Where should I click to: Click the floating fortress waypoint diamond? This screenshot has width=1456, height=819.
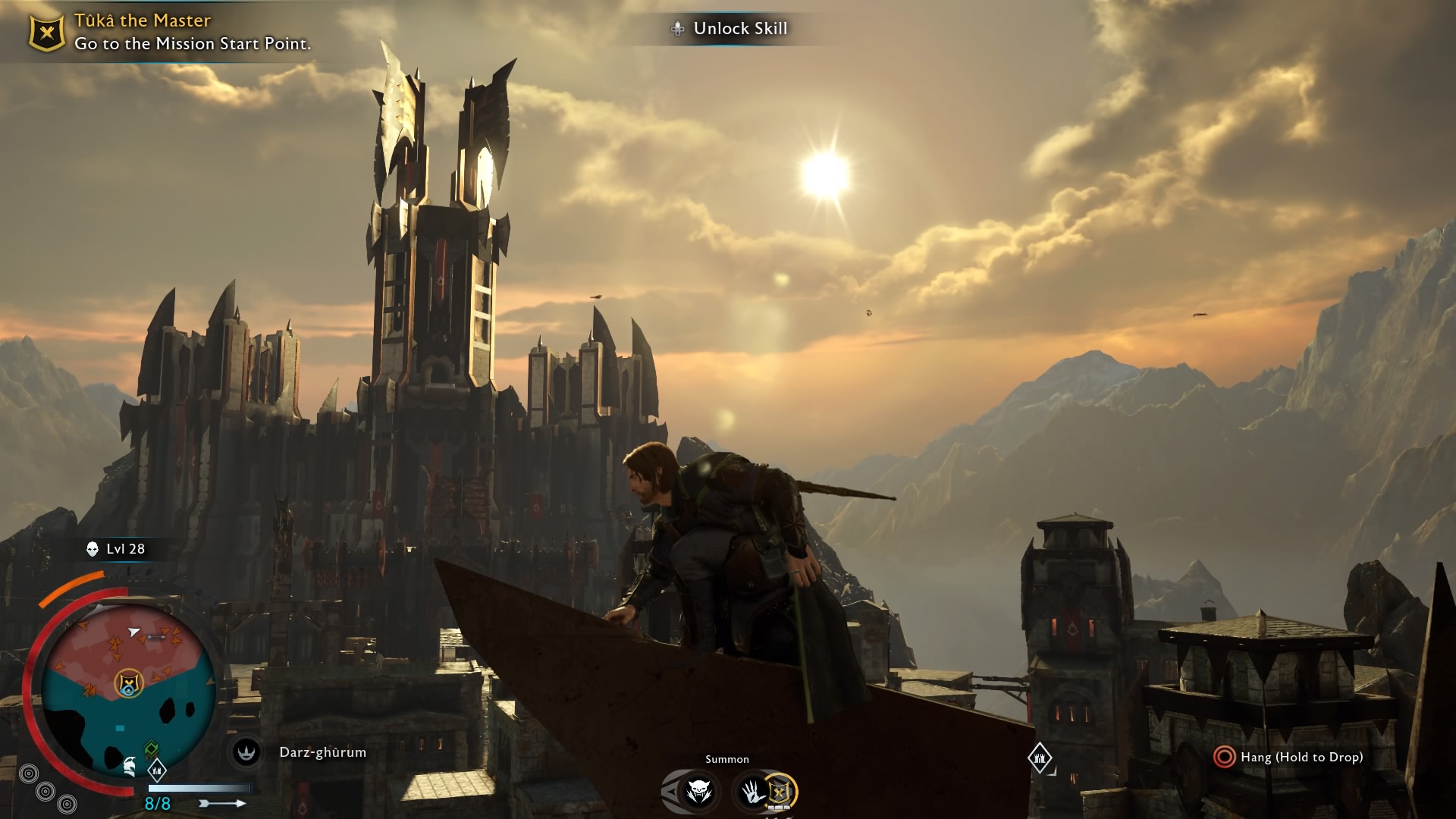click(x=1039, y=757)
